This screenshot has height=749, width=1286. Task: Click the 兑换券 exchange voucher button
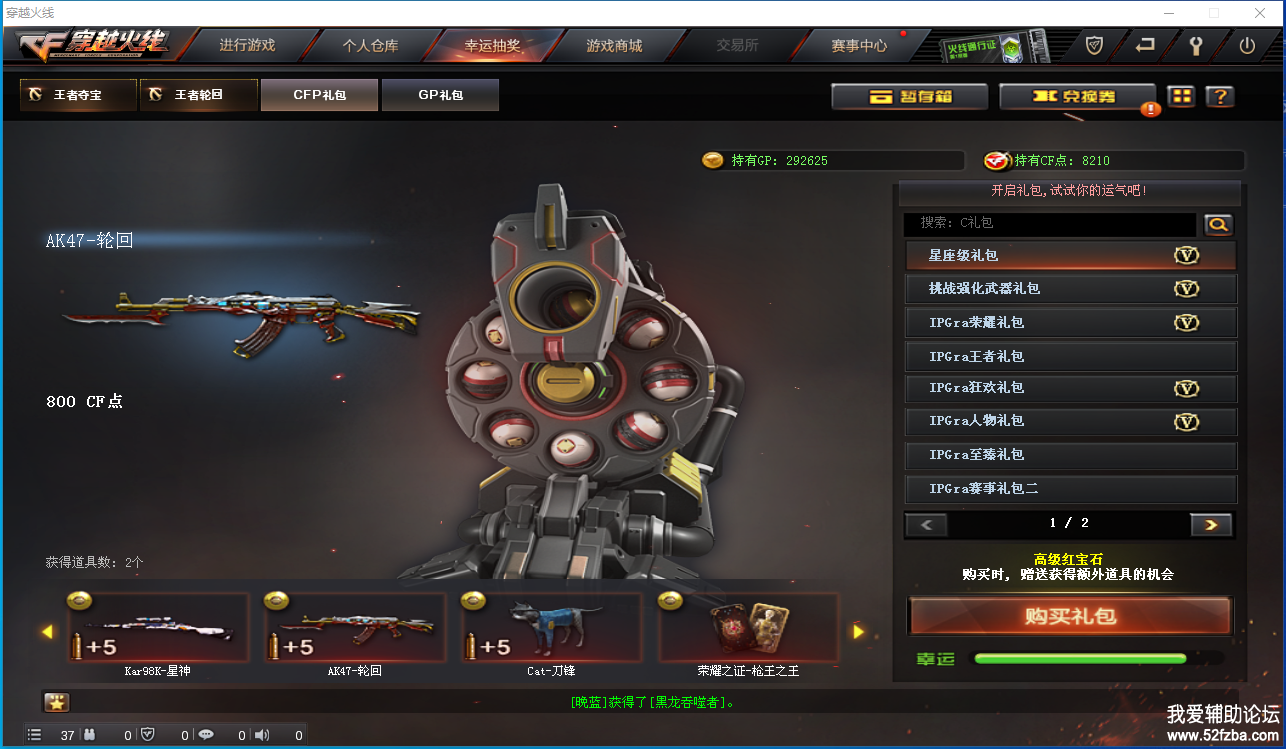(x=1077, y=97)
